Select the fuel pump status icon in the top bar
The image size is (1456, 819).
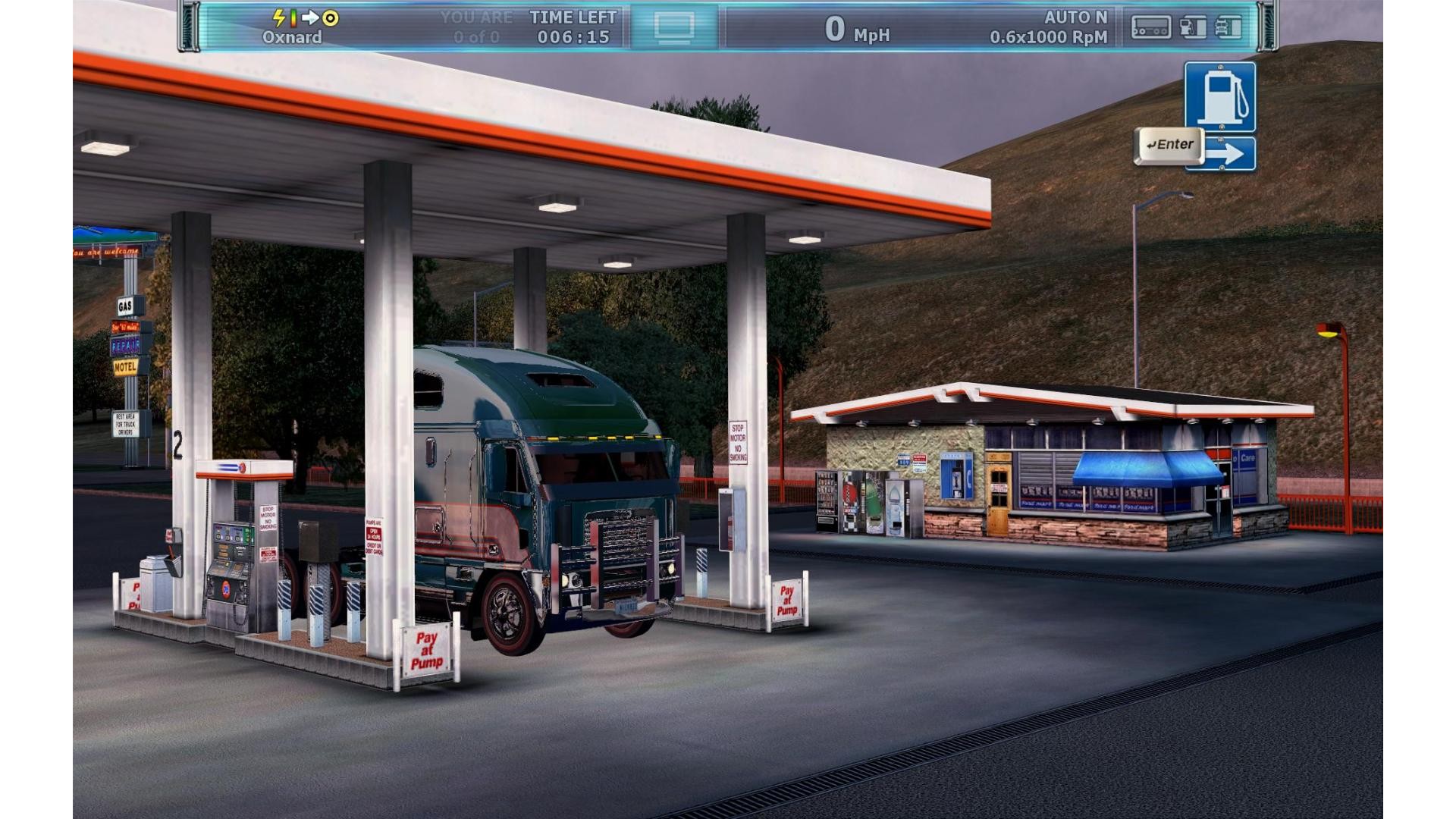[x=1193, y=28]
